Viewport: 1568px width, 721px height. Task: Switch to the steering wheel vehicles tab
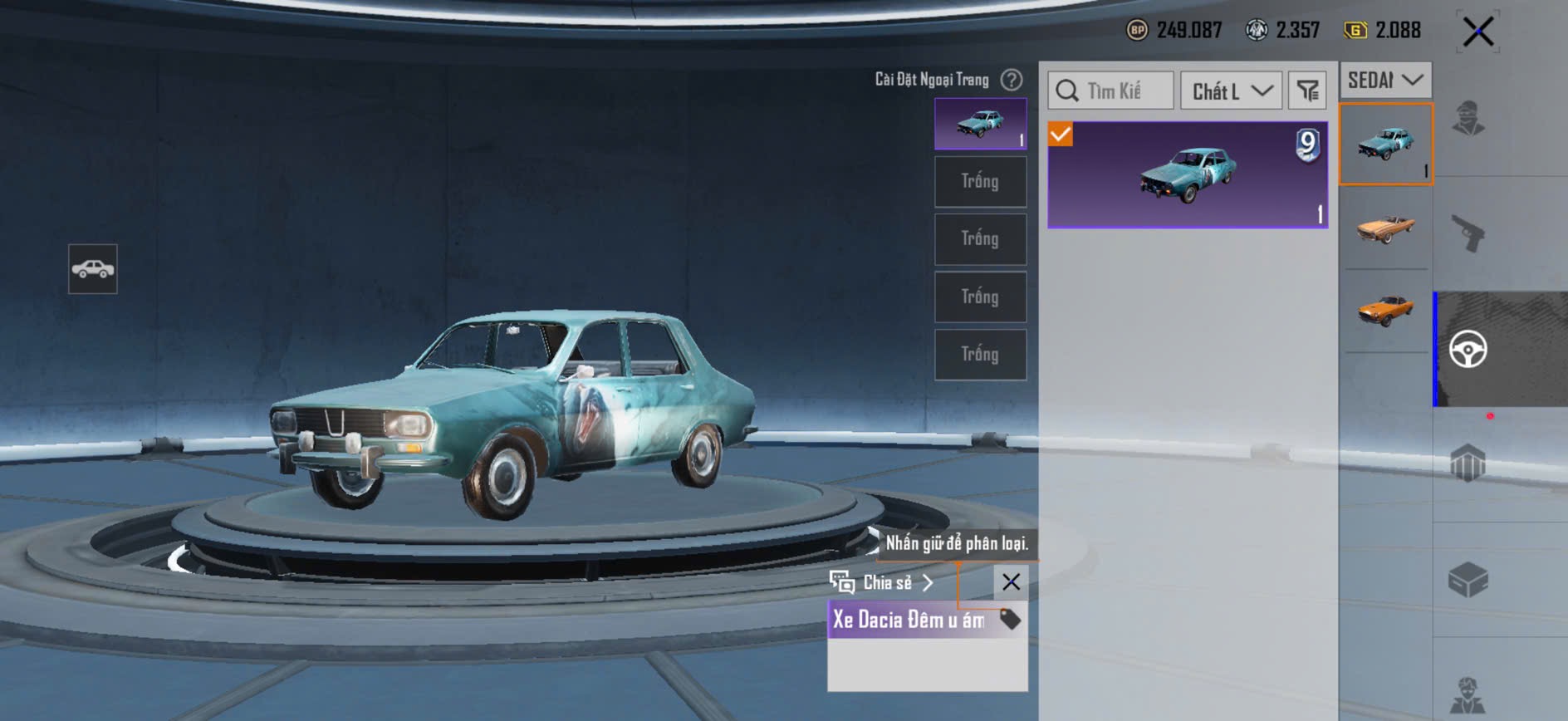(x=1468, y=349)
